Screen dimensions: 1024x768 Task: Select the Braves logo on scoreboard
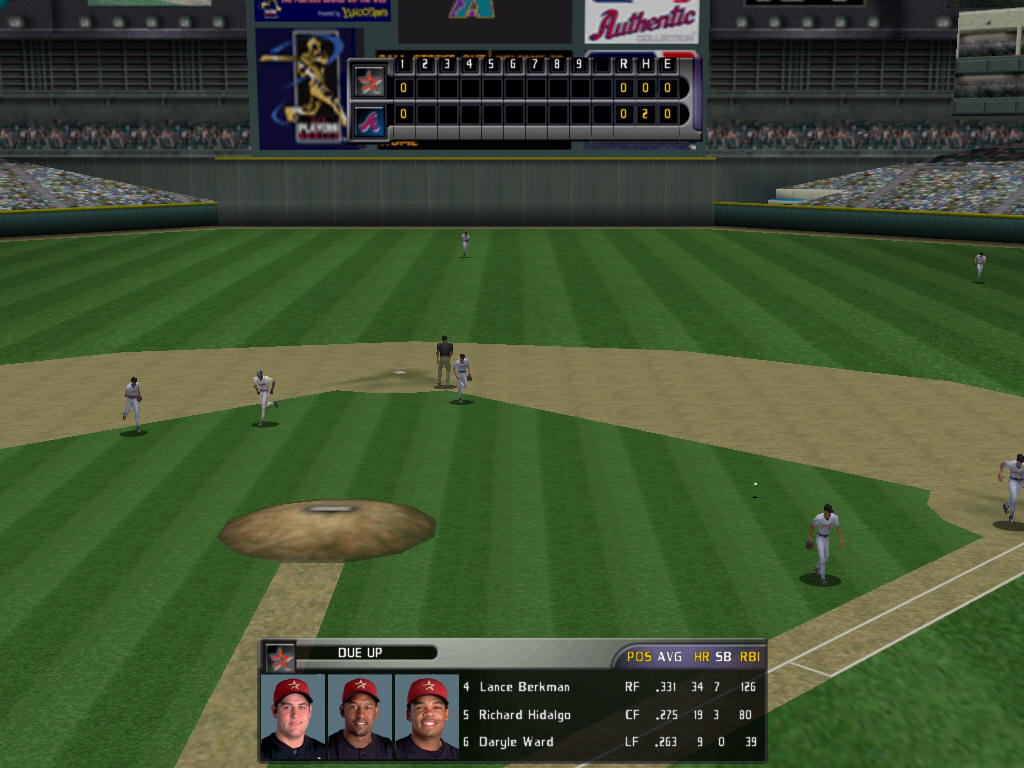click(x=370, y=122)
